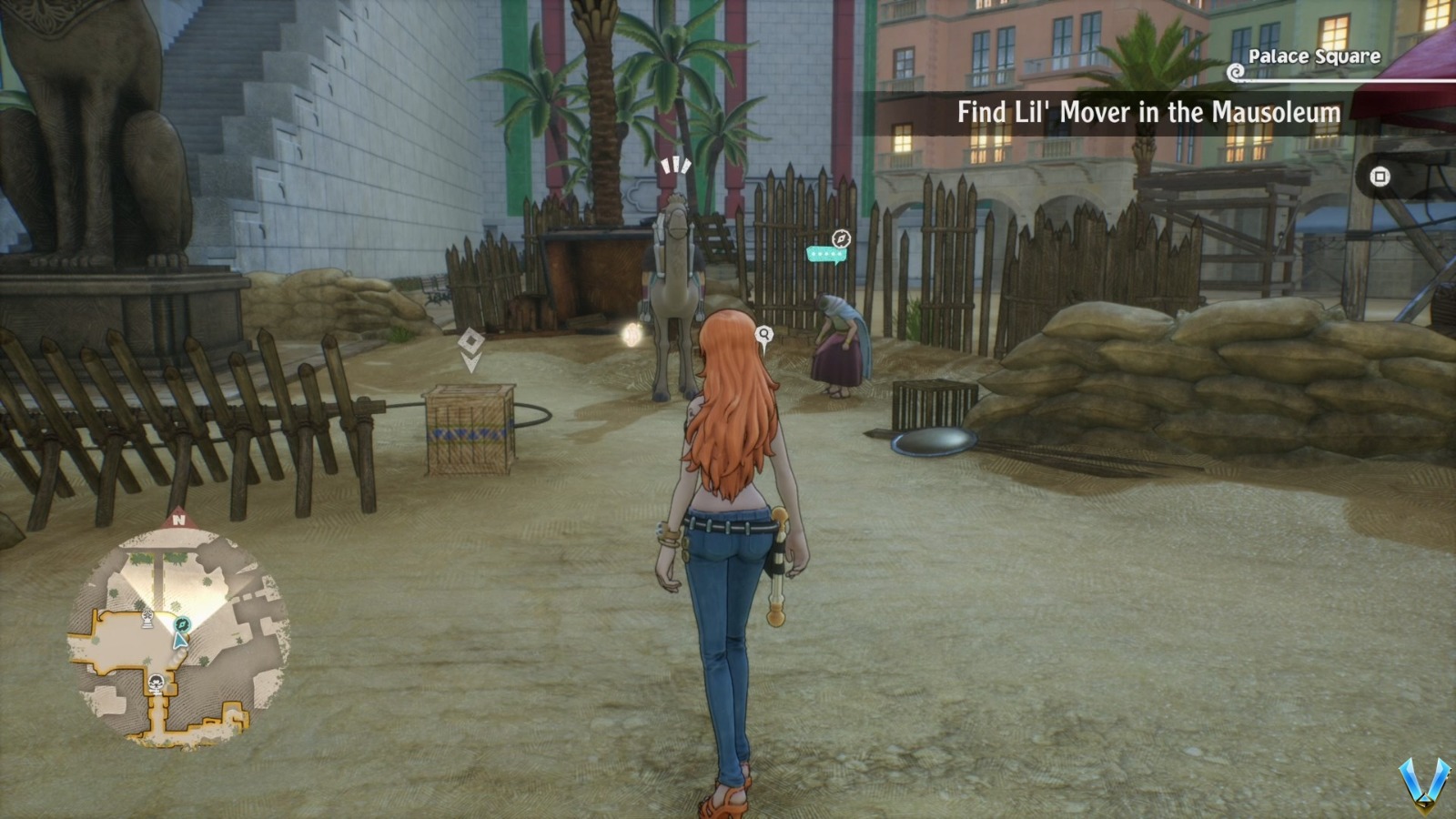The width and height of the screenshot is (1456, 819).
Task: Click the exclamation marks above the camel
Action: (x=675, y=166)
